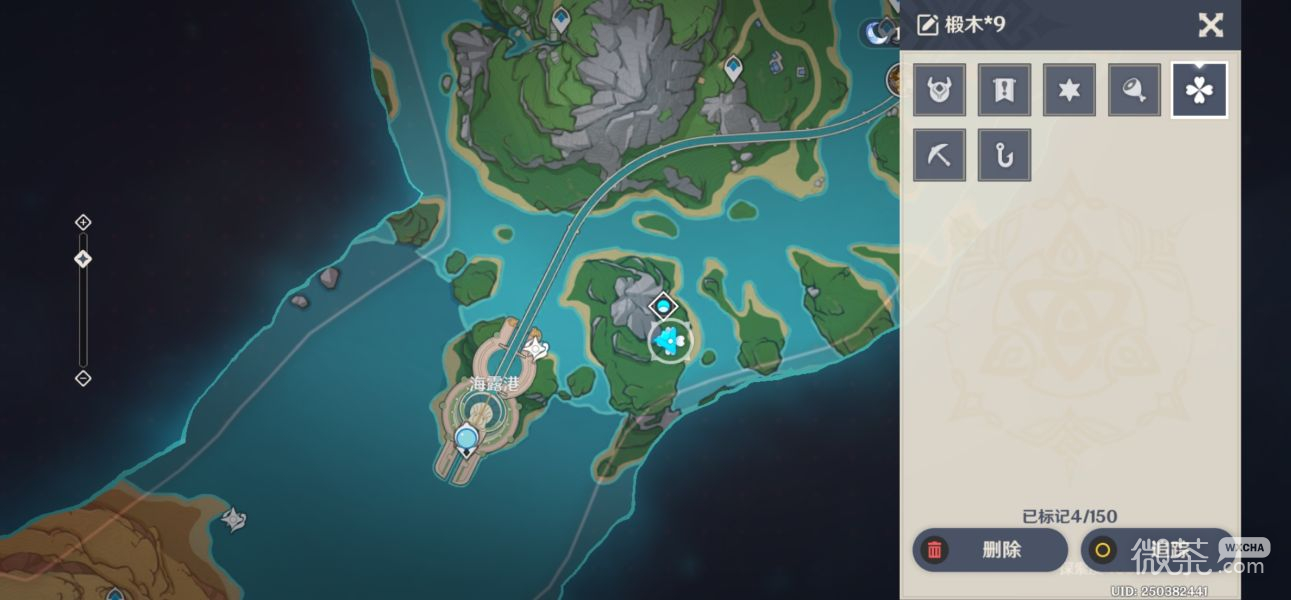Click the 海露港 harbor waypoint marker
Image resolution: width=1291 pixels, height=600 pixels.
(466, 438)
